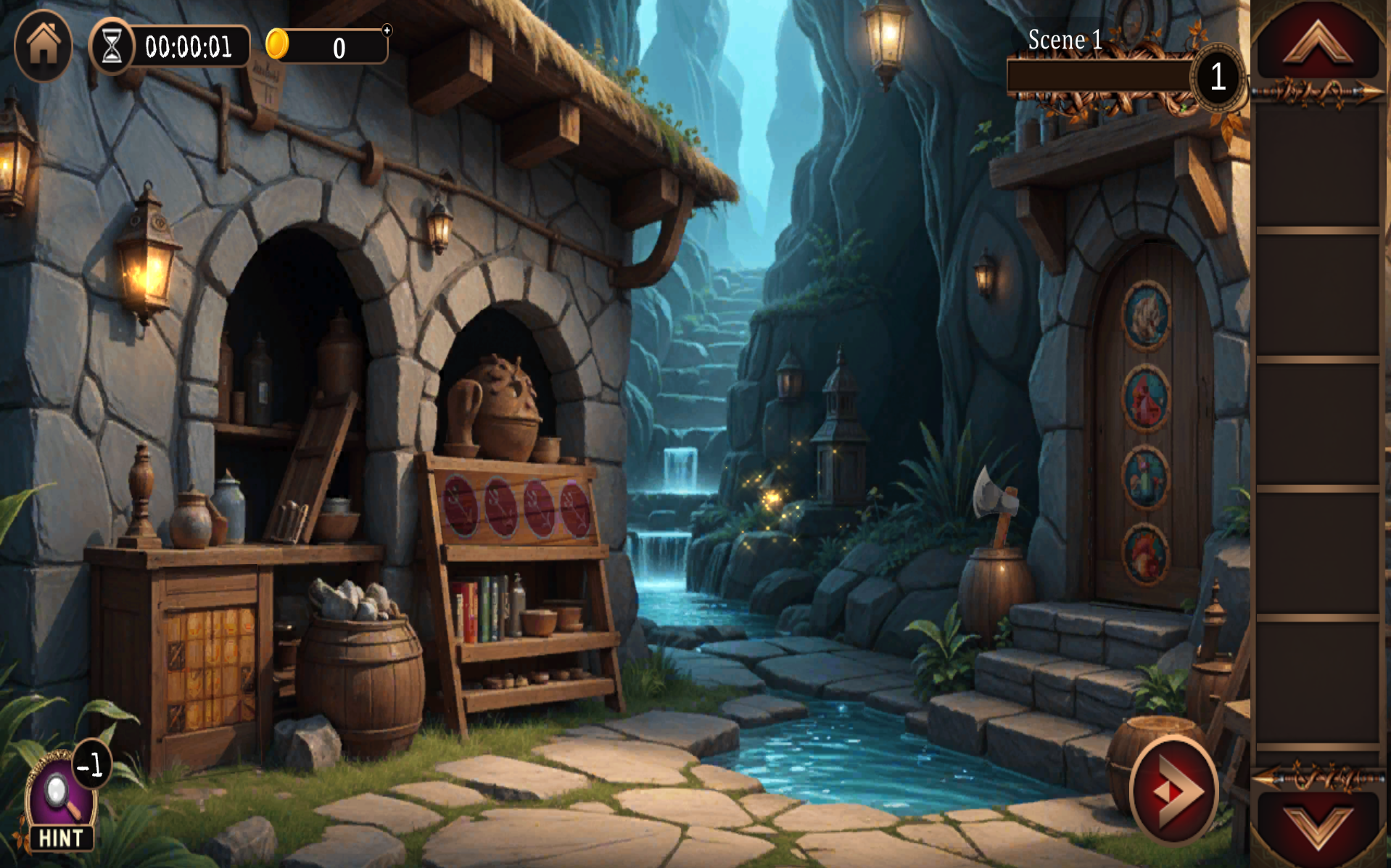Use the magnifying glass Hint button
Image resolution: width=1391 pixels, height=868 pixels.
[x=60, y=801]
